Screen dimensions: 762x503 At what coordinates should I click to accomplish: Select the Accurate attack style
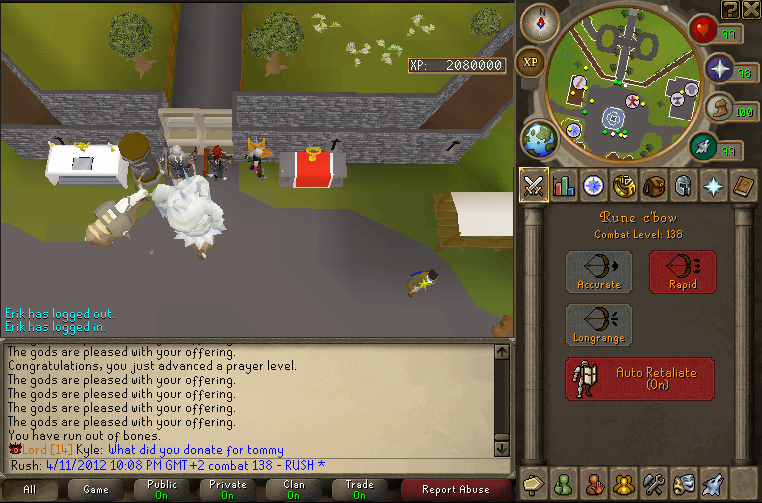(x=598, y=272)
